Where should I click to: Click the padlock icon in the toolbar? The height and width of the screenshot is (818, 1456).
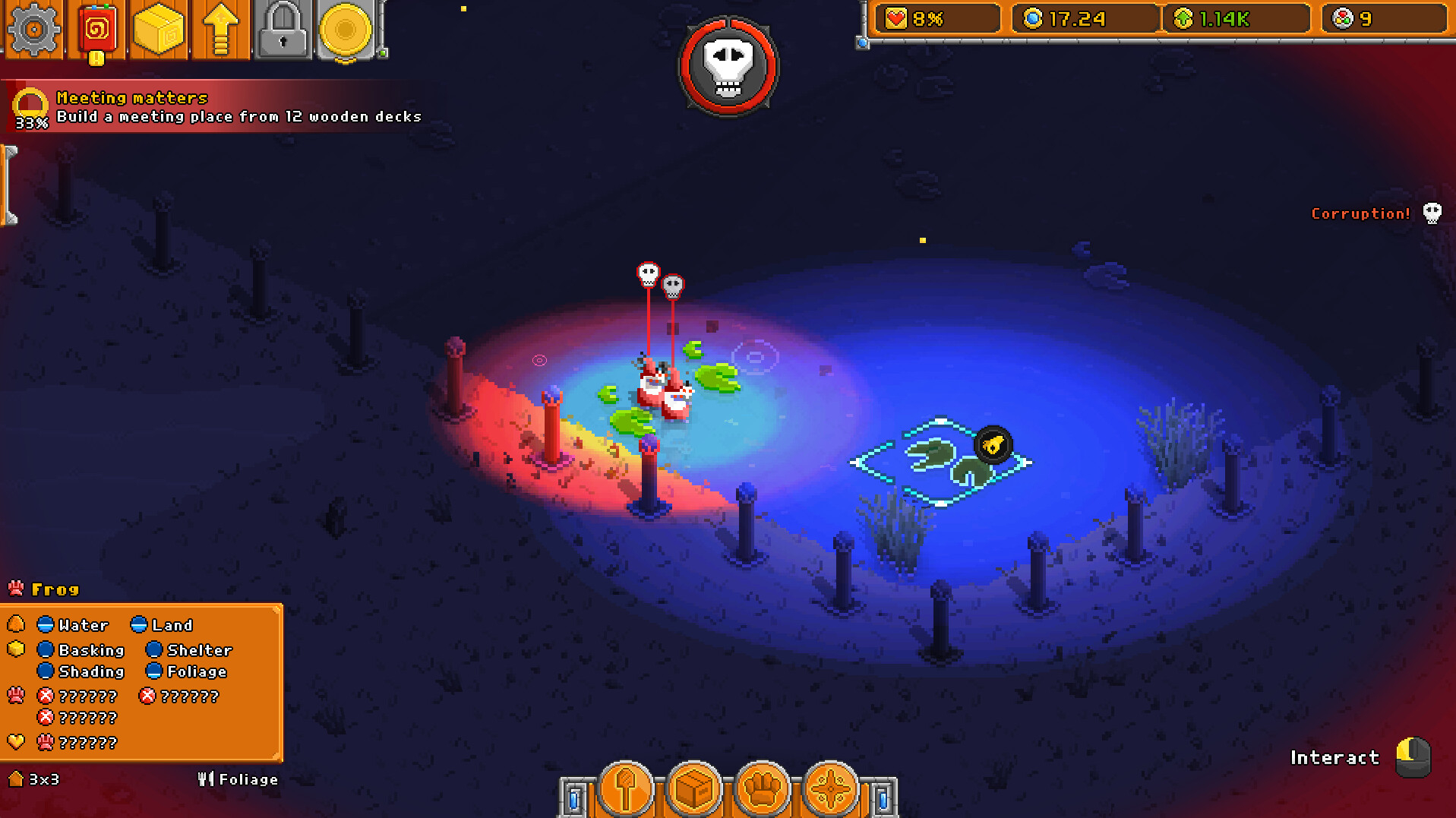pyautogui.click(x=283, y=30)
